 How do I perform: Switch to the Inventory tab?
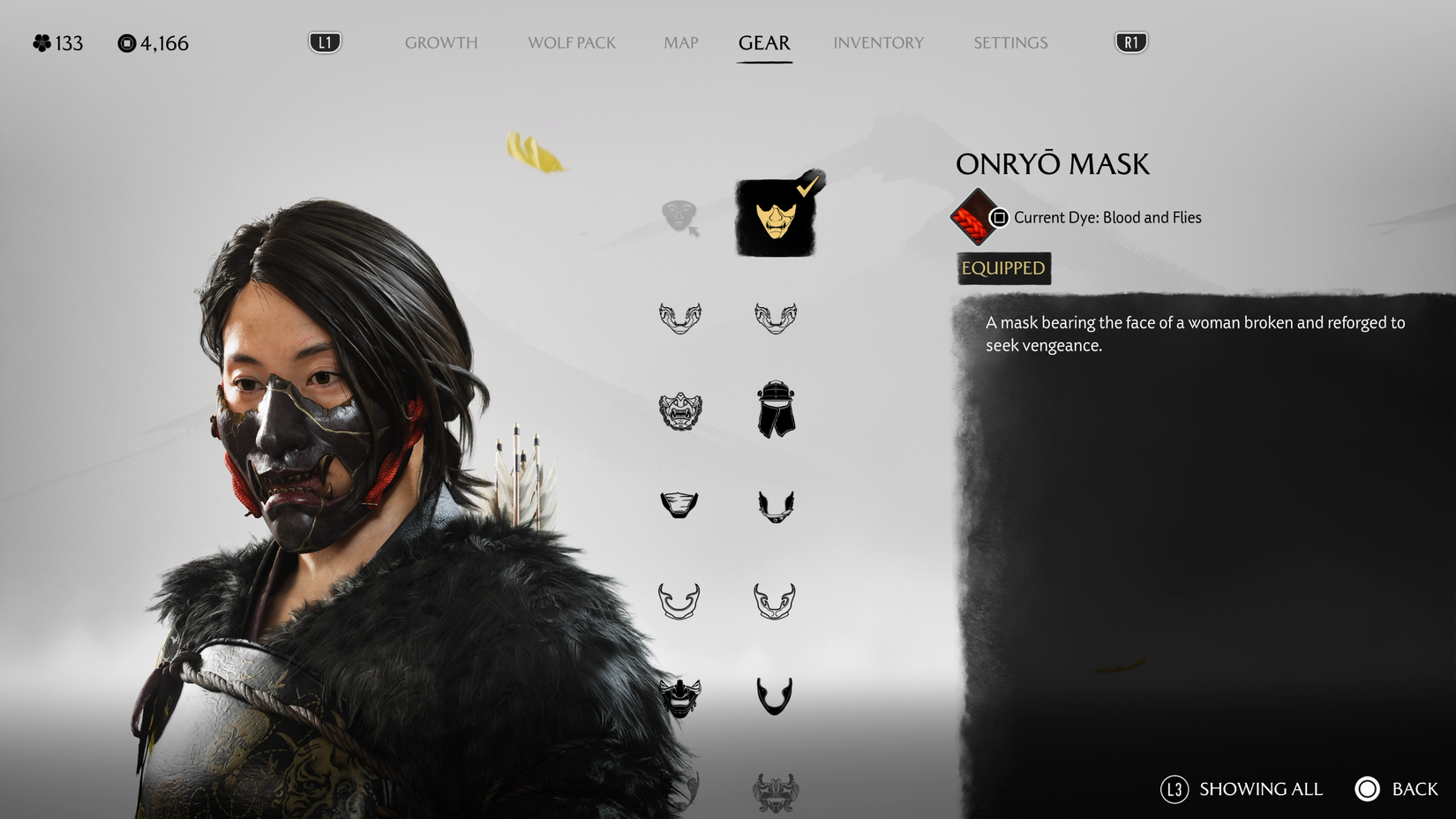point(879,42)
